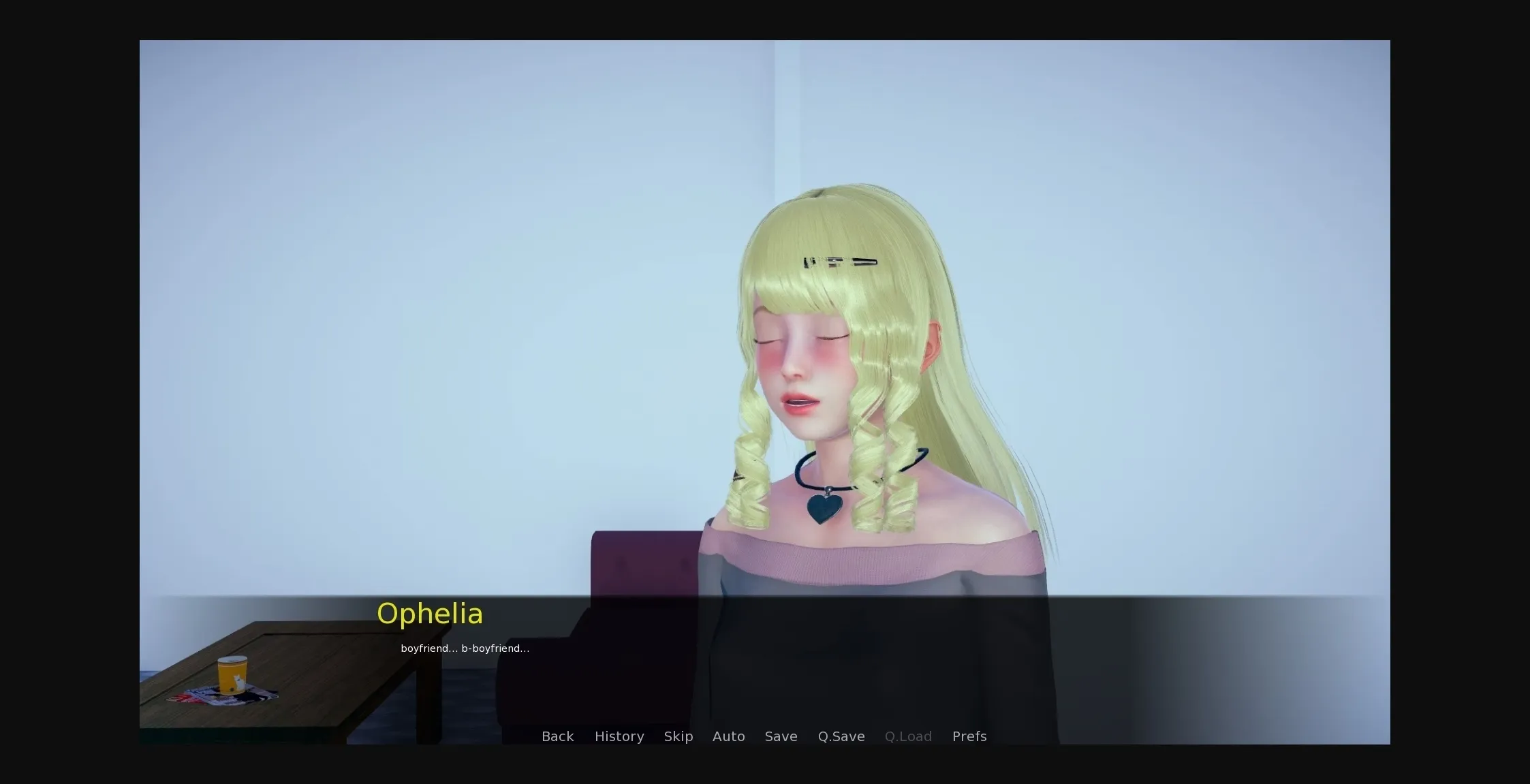Click the speaker name label Ophelia
This screenshot has height=784, width=1530.
431,613
